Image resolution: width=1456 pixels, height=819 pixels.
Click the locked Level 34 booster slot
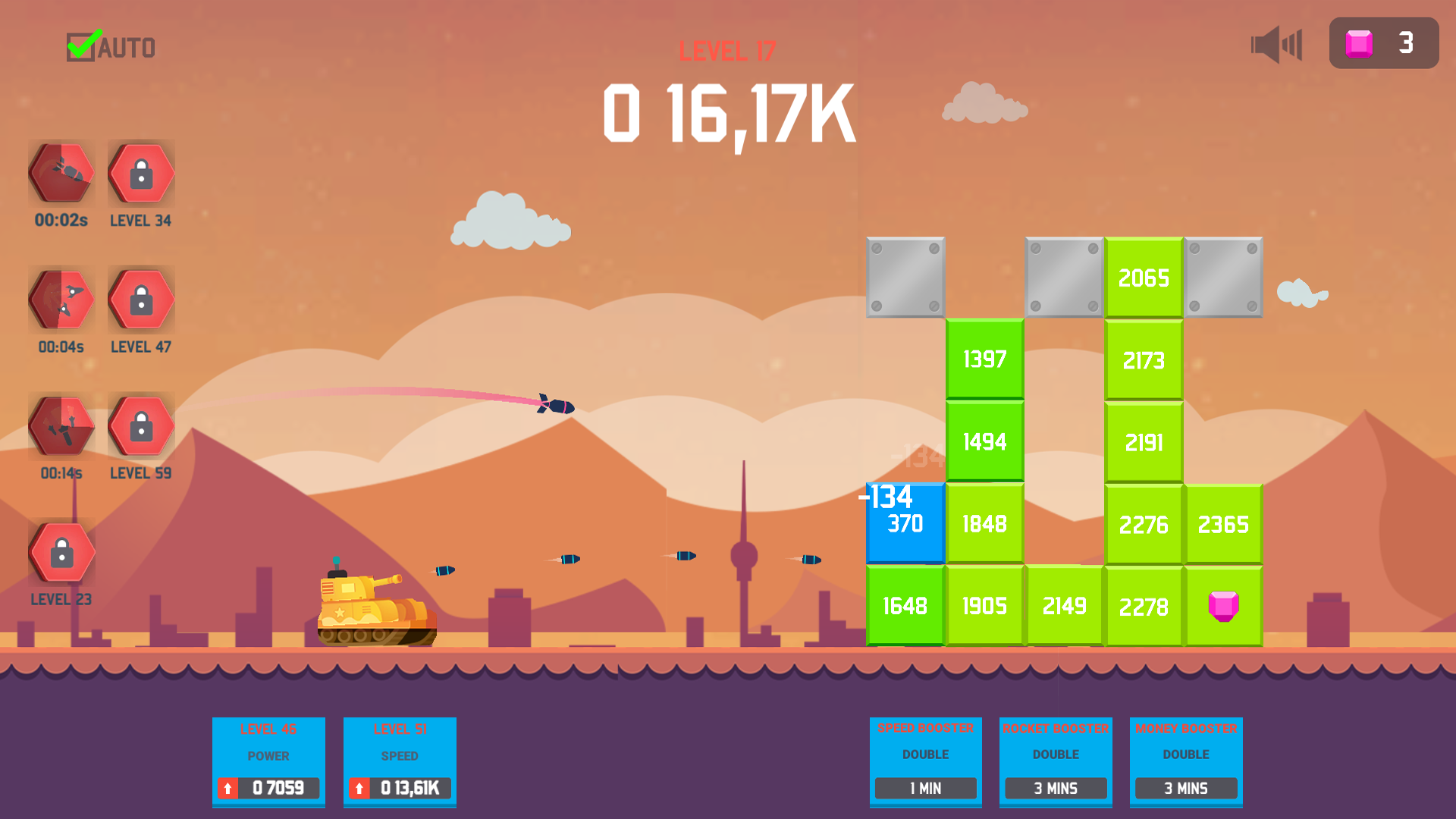[140, 173]
